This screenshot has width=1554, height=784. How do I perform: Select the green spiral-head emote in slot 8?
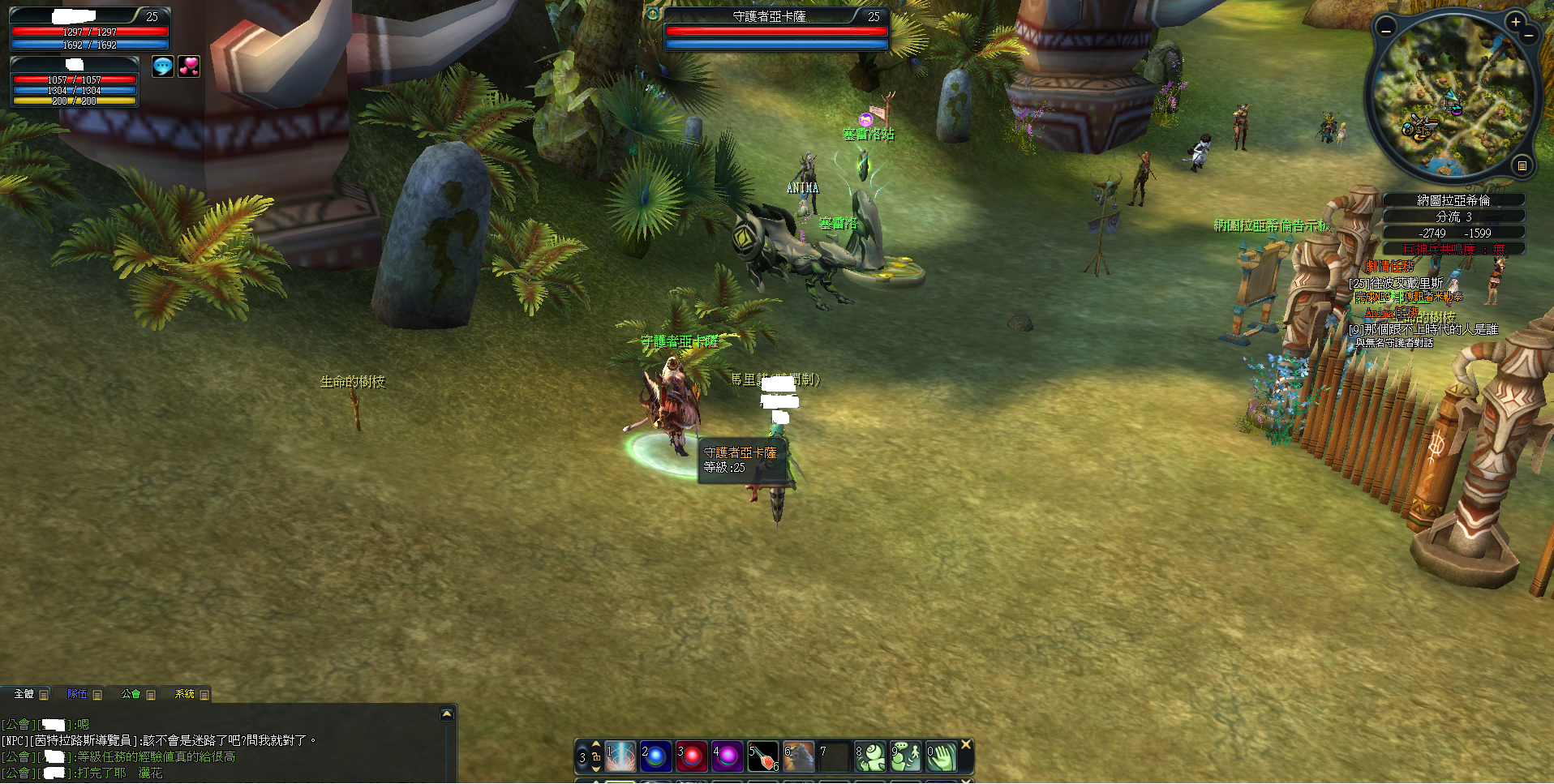coord(870,756)
